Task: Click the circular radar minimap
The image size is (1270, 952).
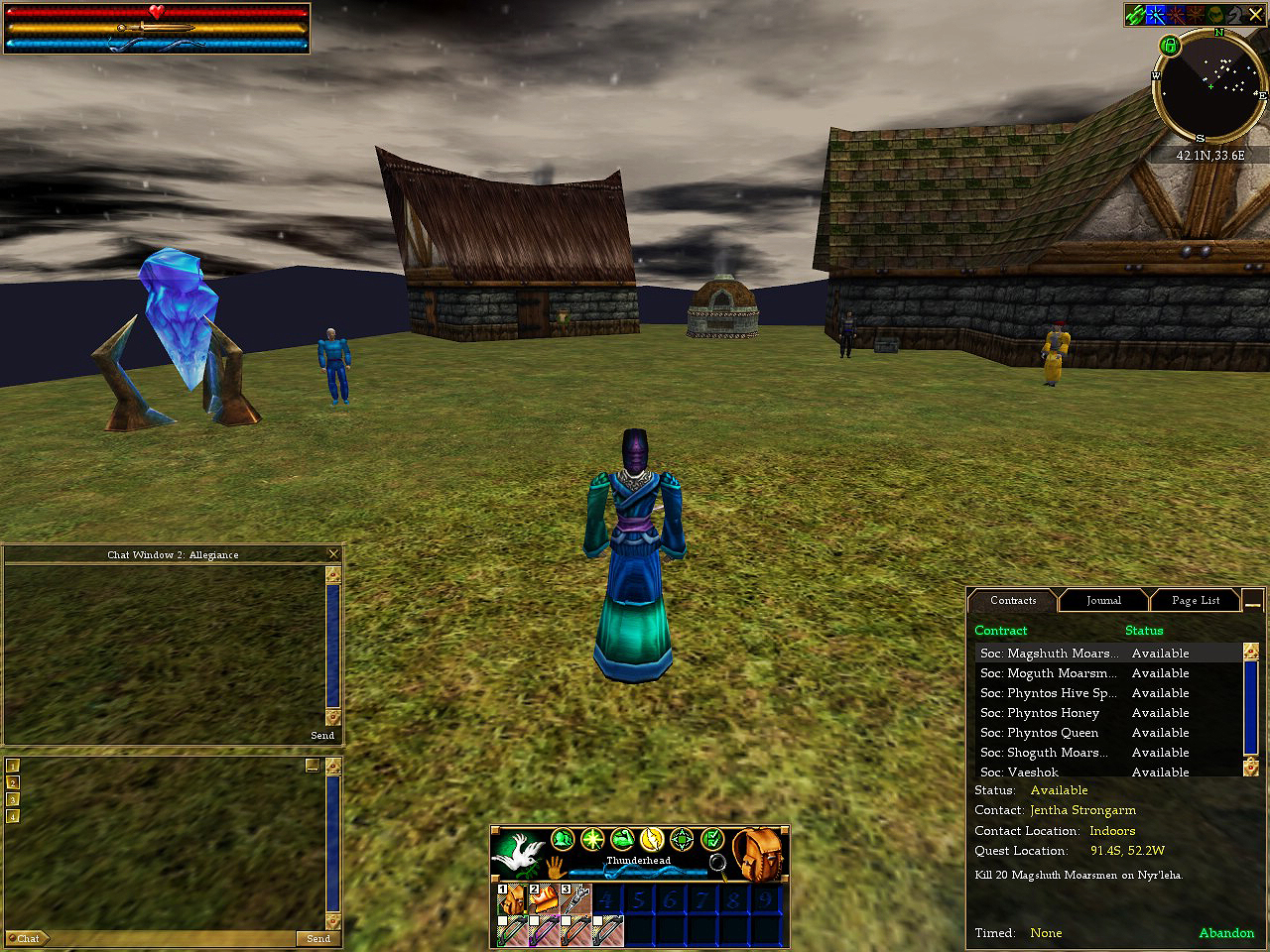Action: click(x=1209, y=87)
